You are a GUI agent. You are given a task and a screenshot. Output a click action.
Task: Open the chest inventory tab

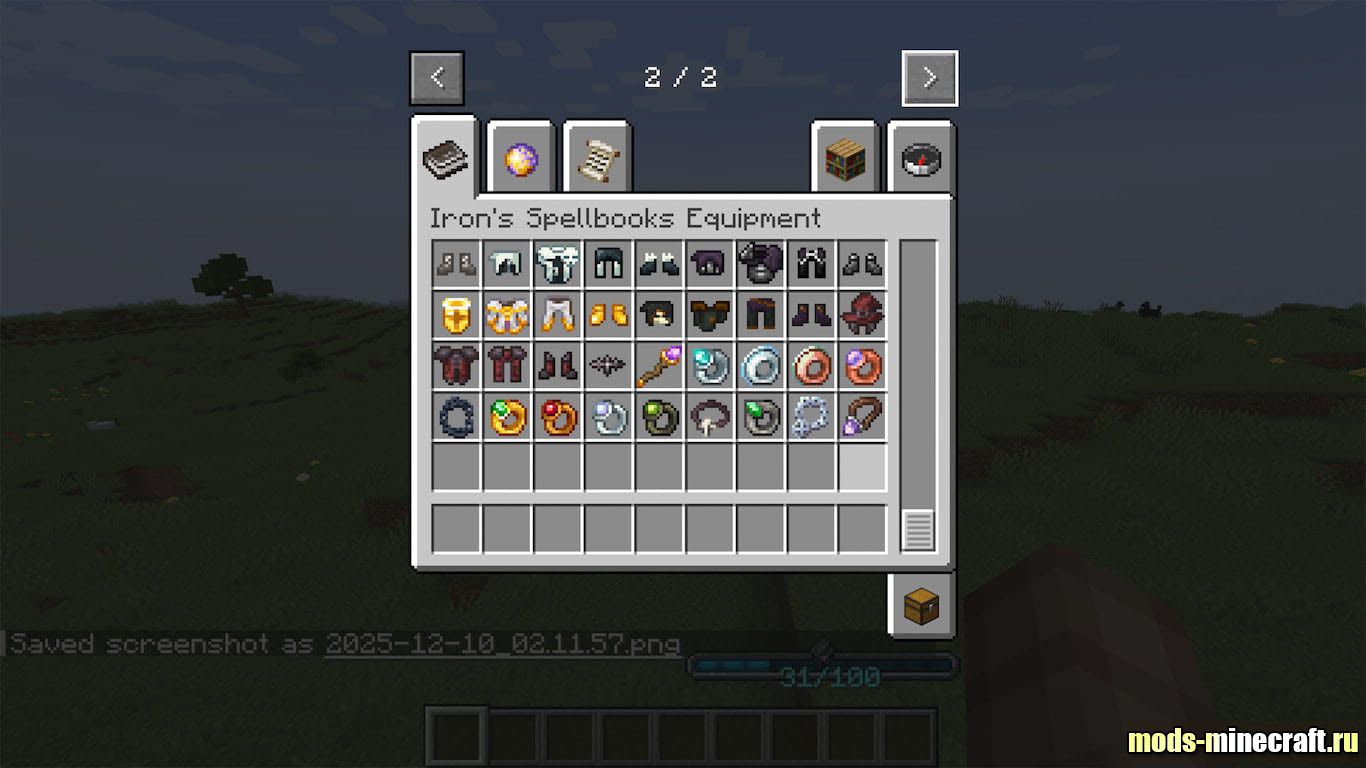click(921, 606)
